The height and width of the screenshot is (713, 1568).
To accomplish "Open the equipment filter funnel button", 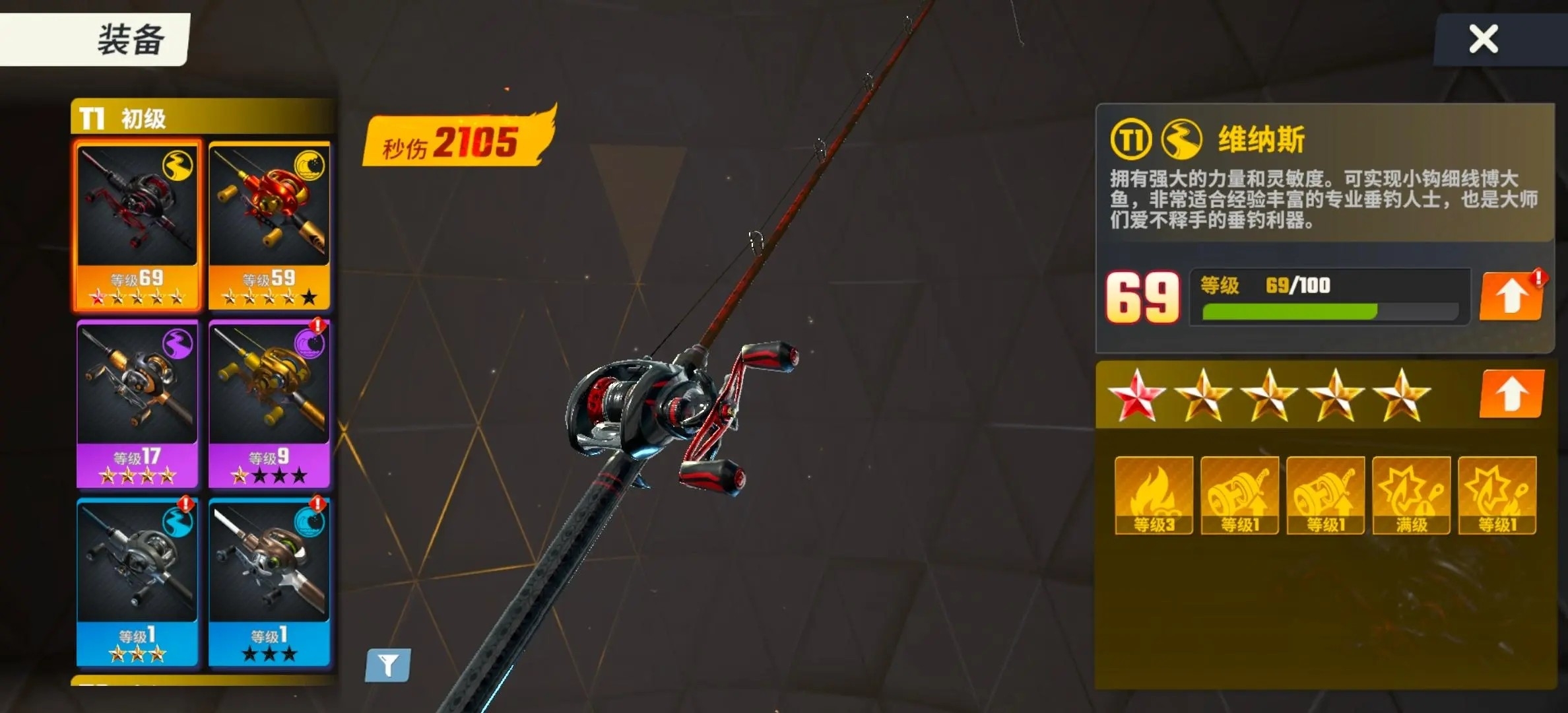I will coord(388,664).
